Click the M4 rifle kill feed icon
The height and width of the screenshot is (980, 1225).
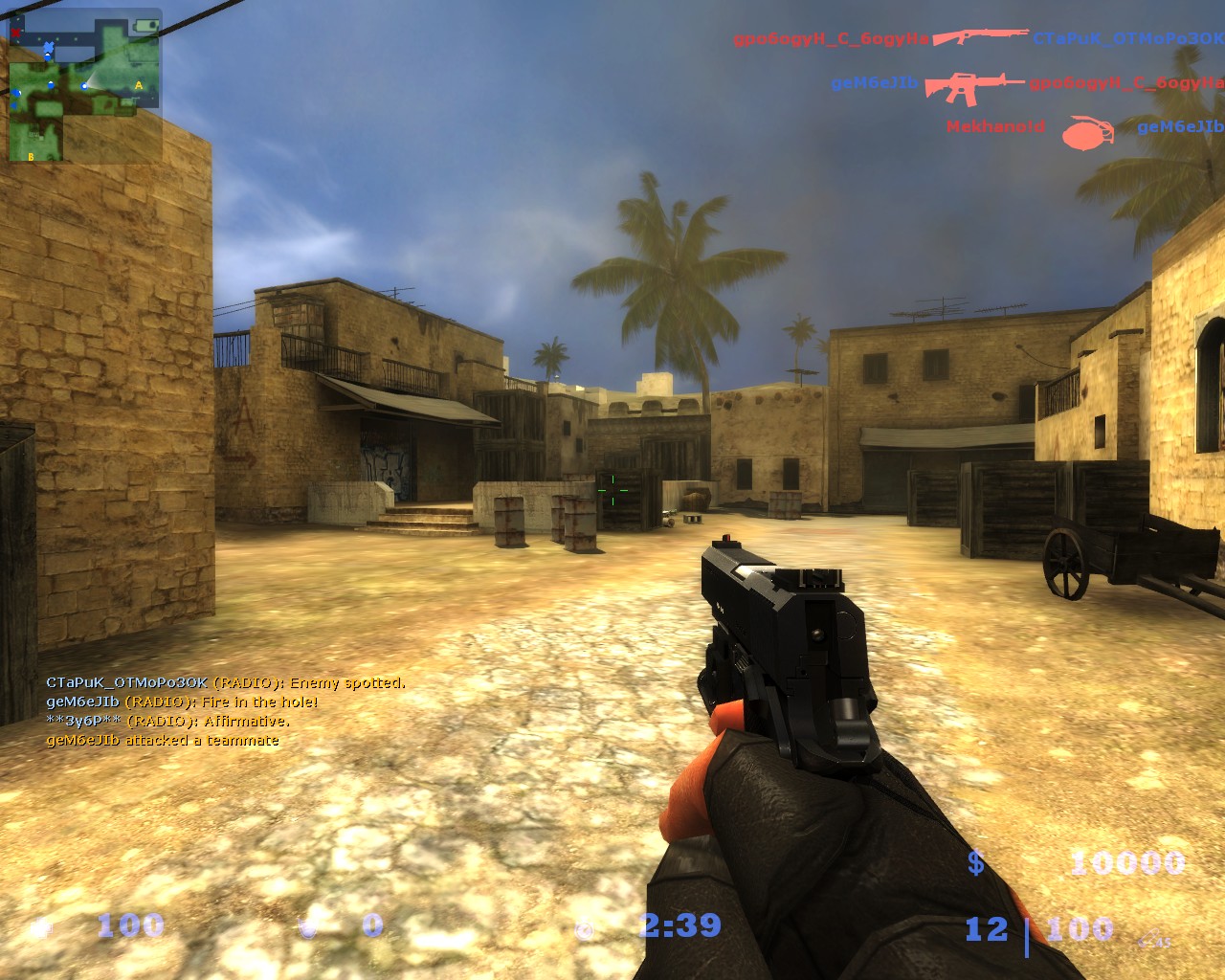pos(972,84)
